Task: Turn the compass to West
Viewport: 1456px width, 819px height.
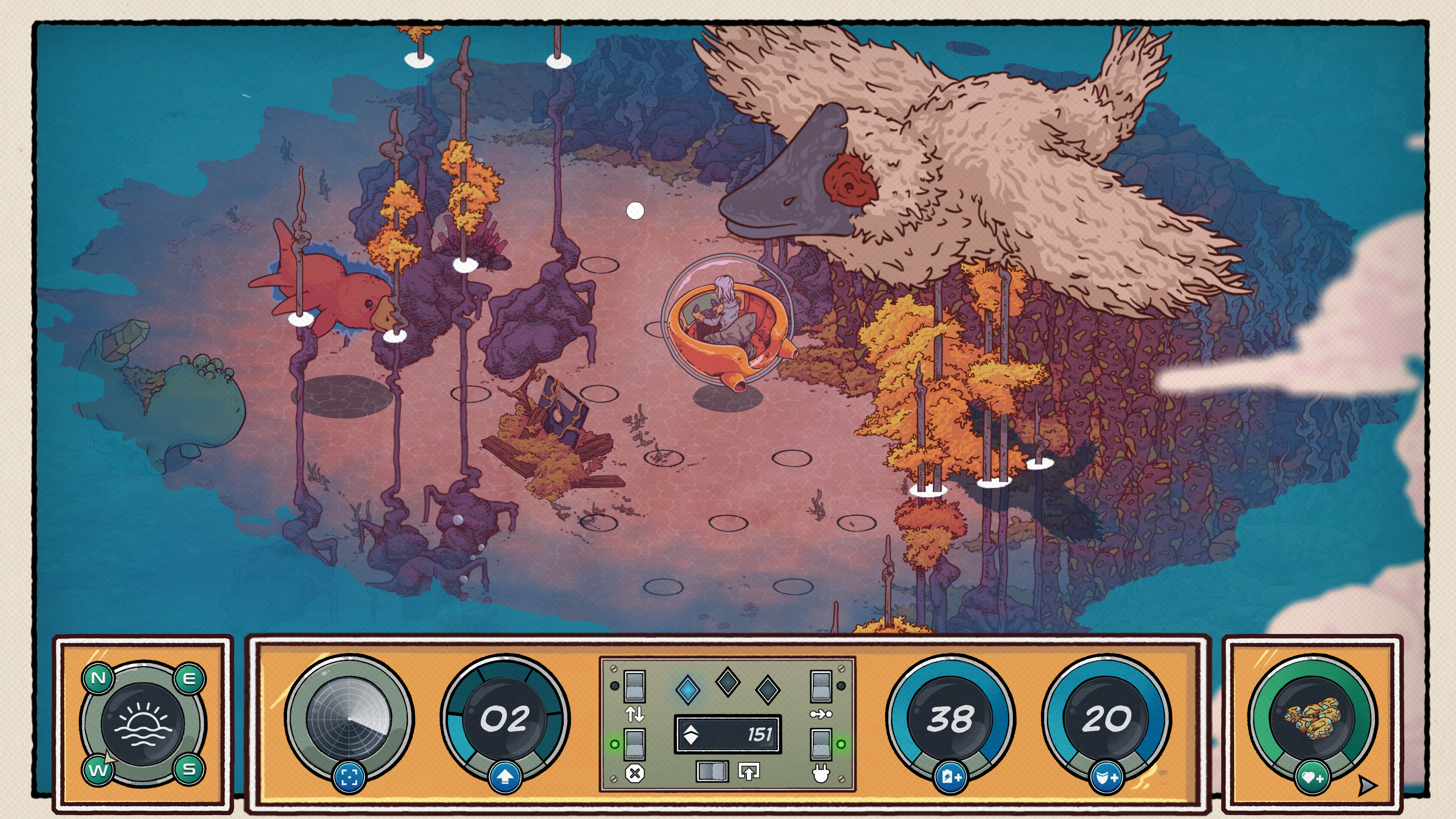Action: [x=97, y=769]
